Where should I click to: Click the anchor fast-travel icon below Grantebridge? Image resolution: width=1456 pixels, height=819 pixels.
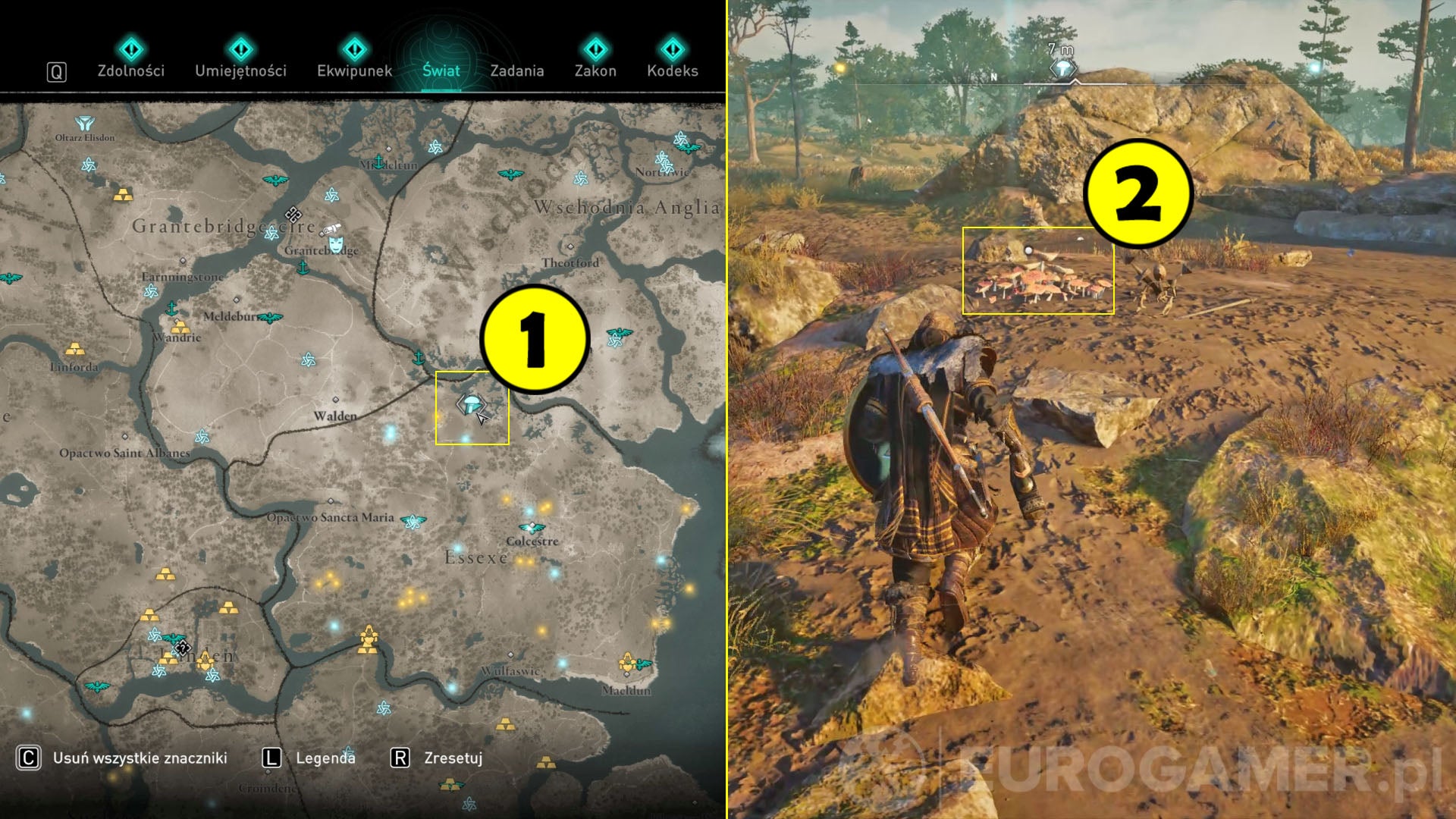coord(303,268)
